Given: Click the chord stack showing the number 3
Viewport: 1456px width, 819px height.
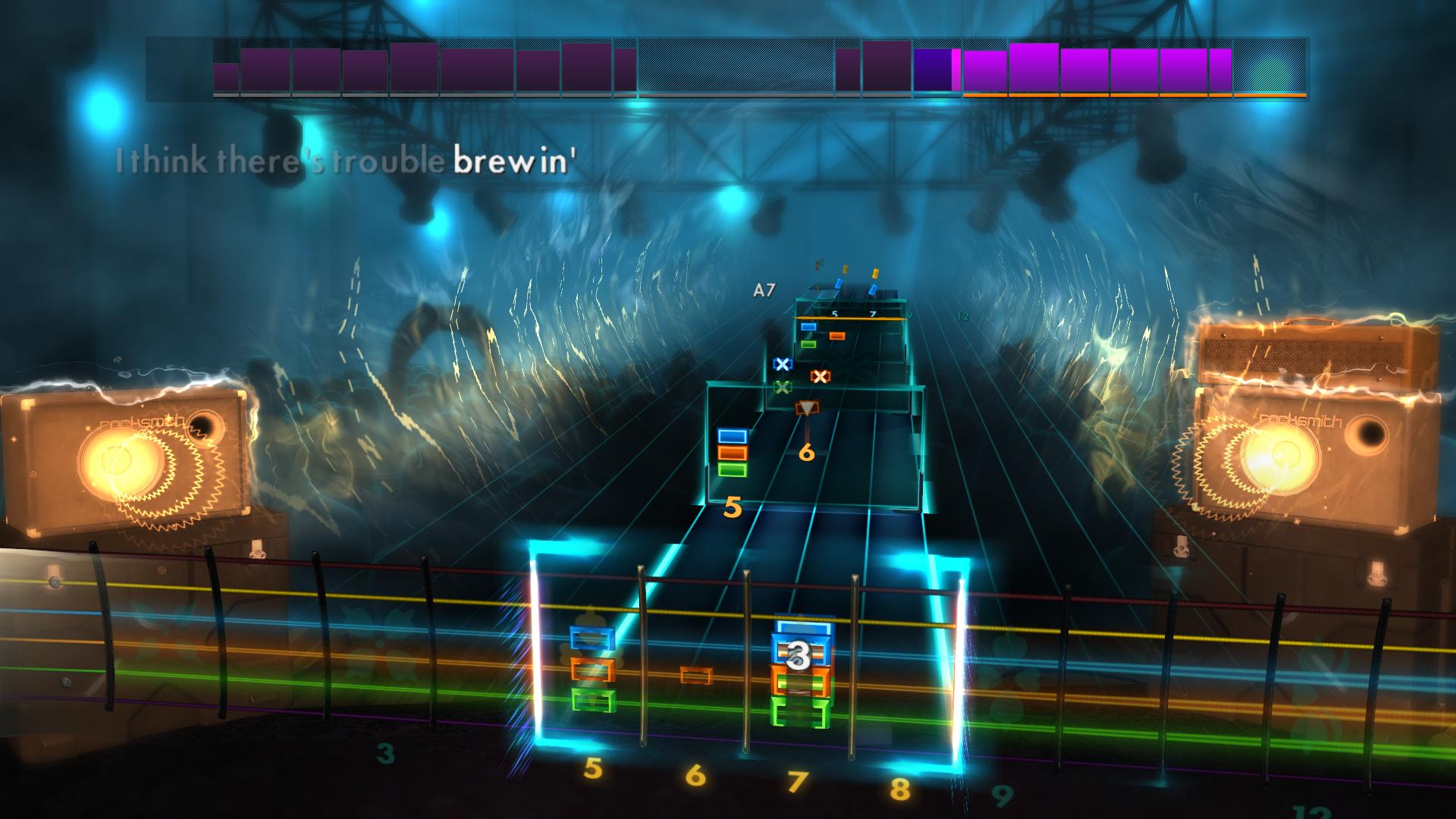Looking at the screenshot, I should tap(800, 660).
